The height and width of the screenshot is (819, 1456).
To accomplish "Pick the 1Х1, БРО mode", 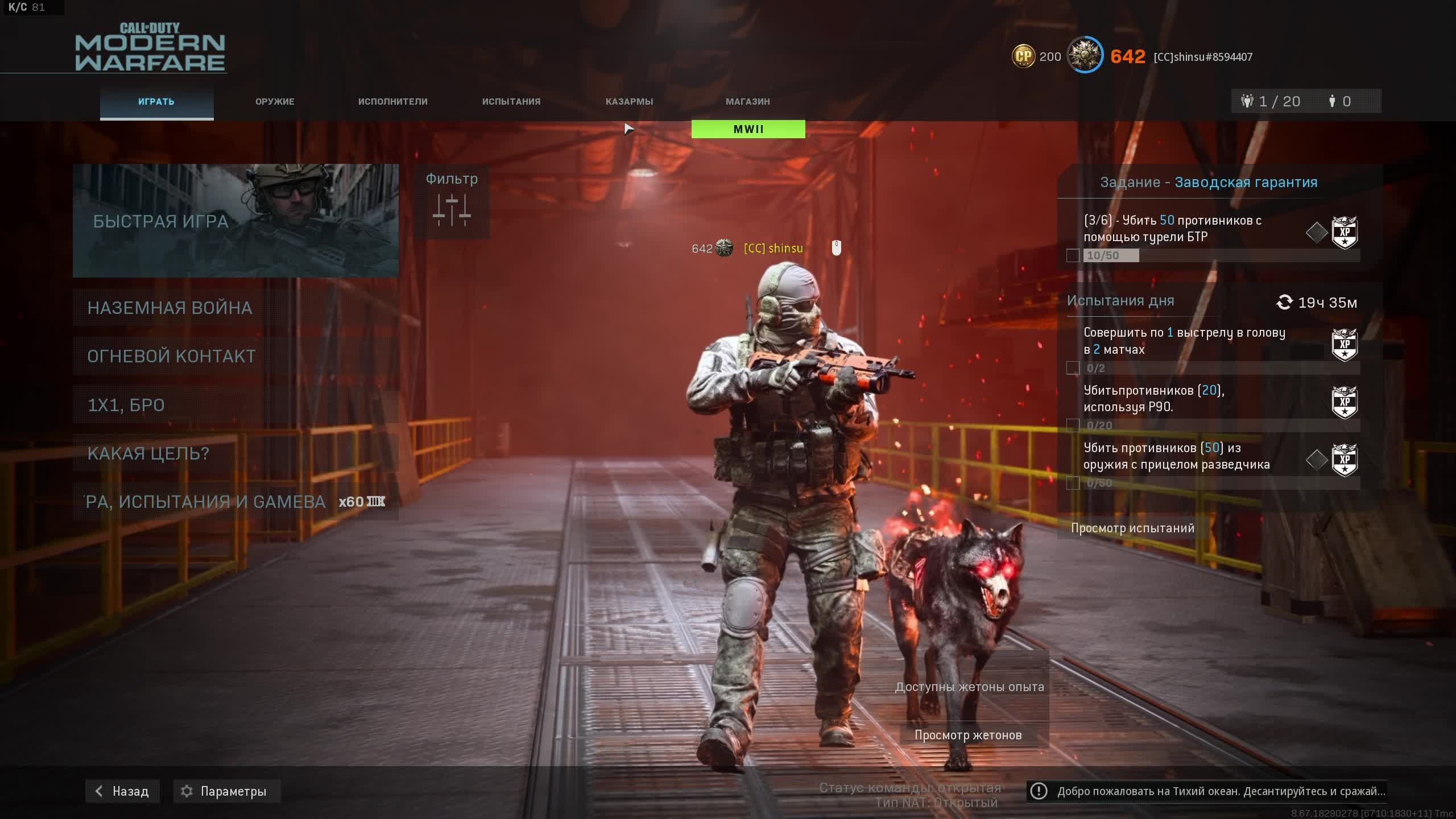I will (x=235, y=405).
